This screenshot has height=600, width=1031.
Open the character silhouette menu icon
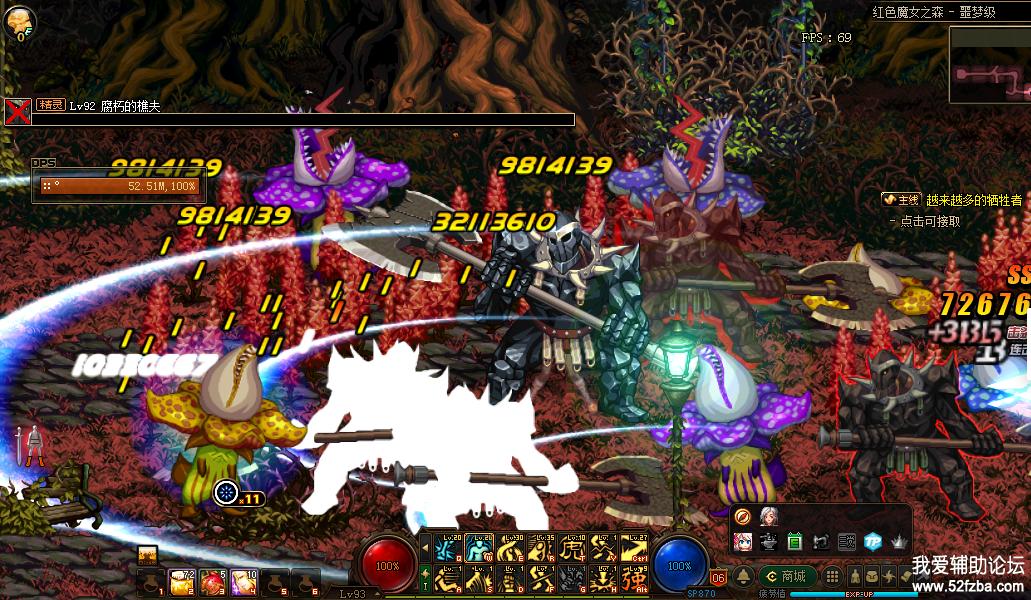(857, 576)
